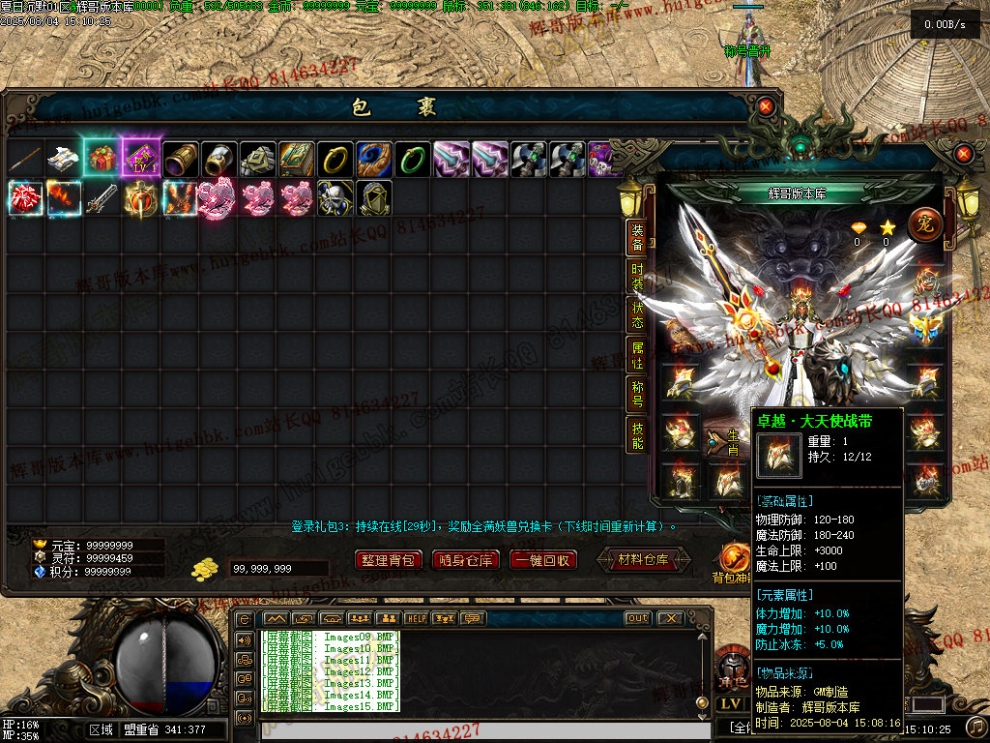Select the green jade ring item

coord(412,158)
